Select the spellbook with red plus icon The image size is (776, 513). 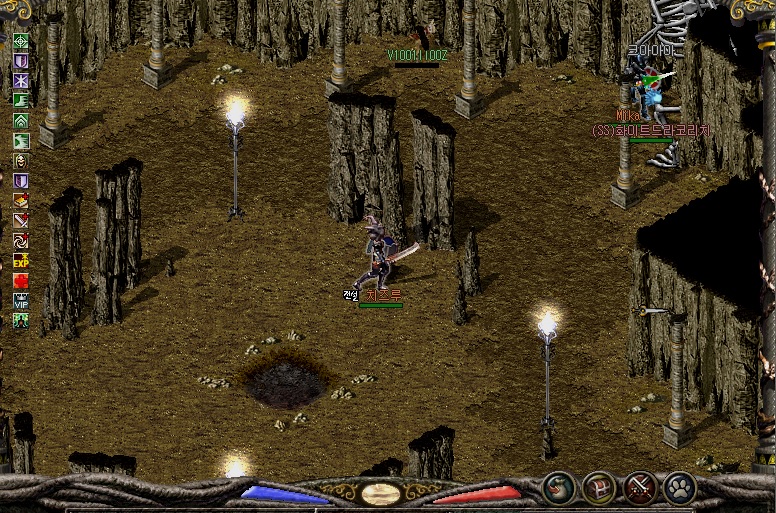click(x=20, y=201)
